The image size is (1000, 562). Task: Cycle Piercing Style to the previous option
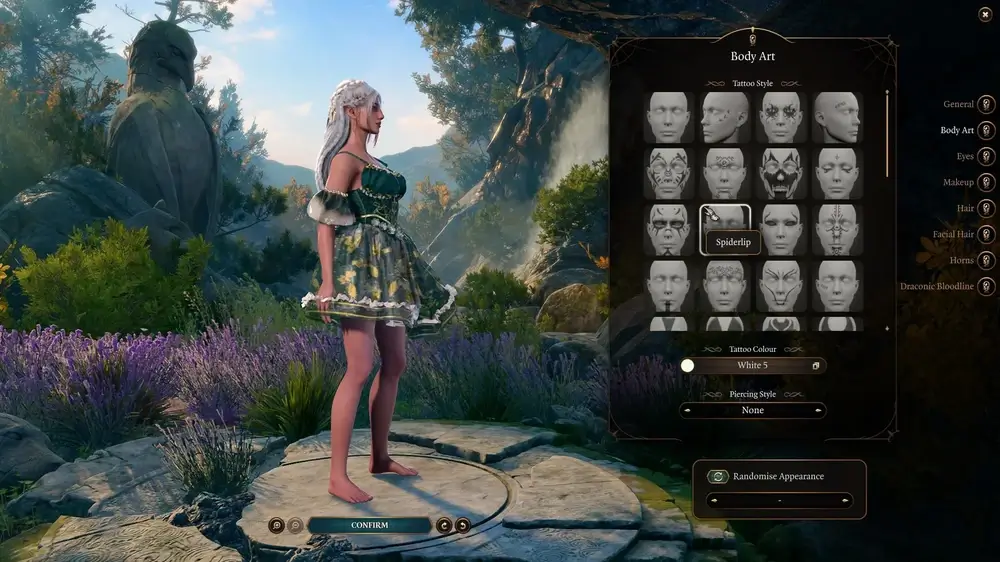tap(686, 410)
